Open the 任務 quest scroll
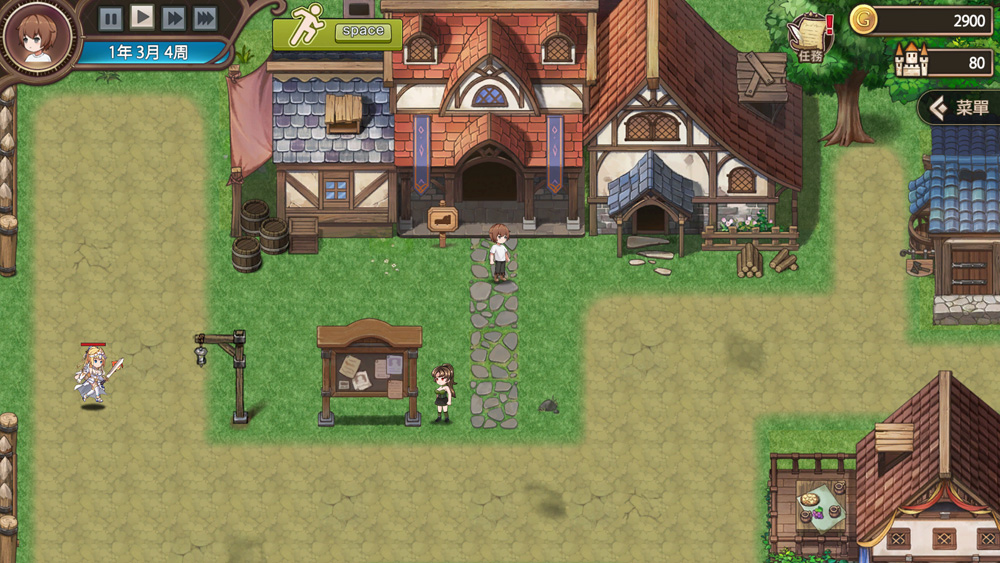1000x563 pixels. (x=811, y=37)
